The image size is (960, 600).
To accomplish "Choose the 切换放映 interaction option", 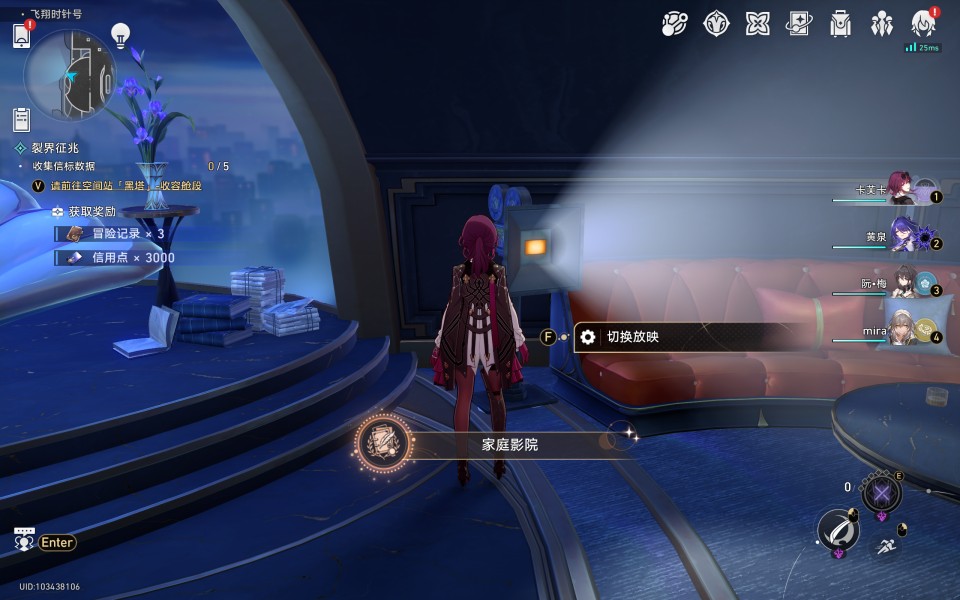I will (632, 337).
